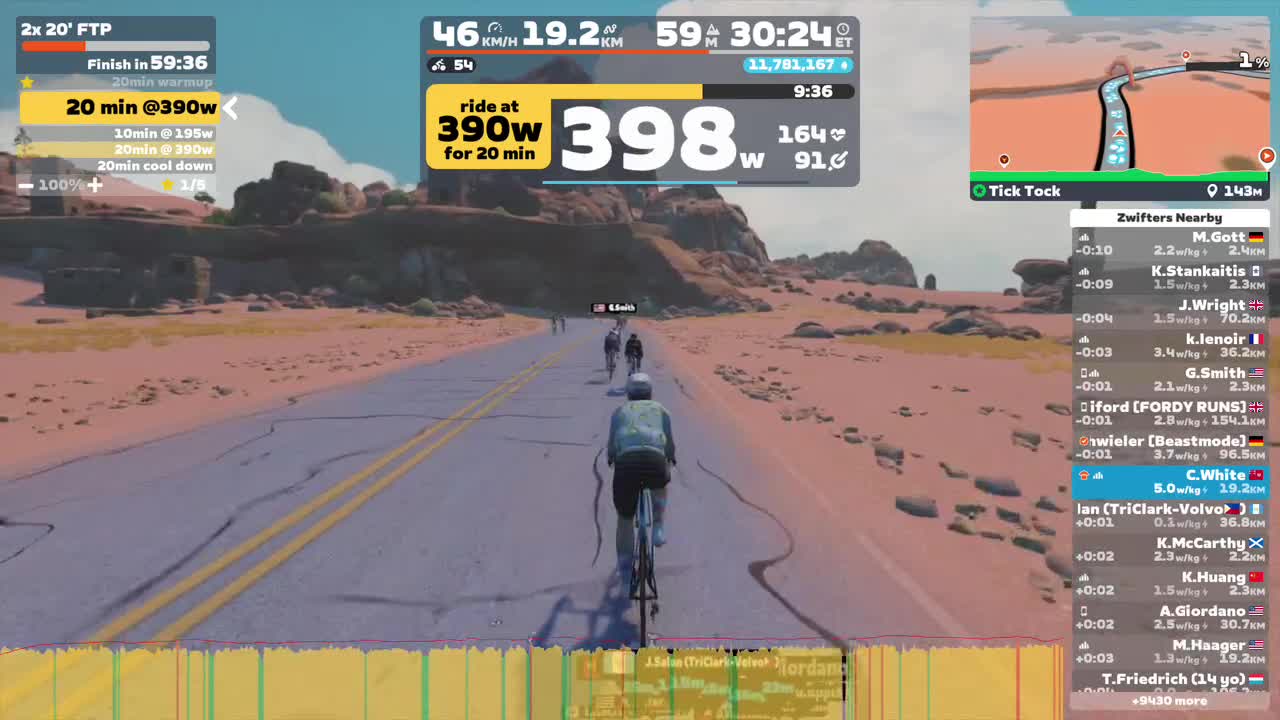Click the verified checkmark on Beastmode rider
This screenshot has height=720, width=1280.
pyautogui.click(x=1083, y=440)
